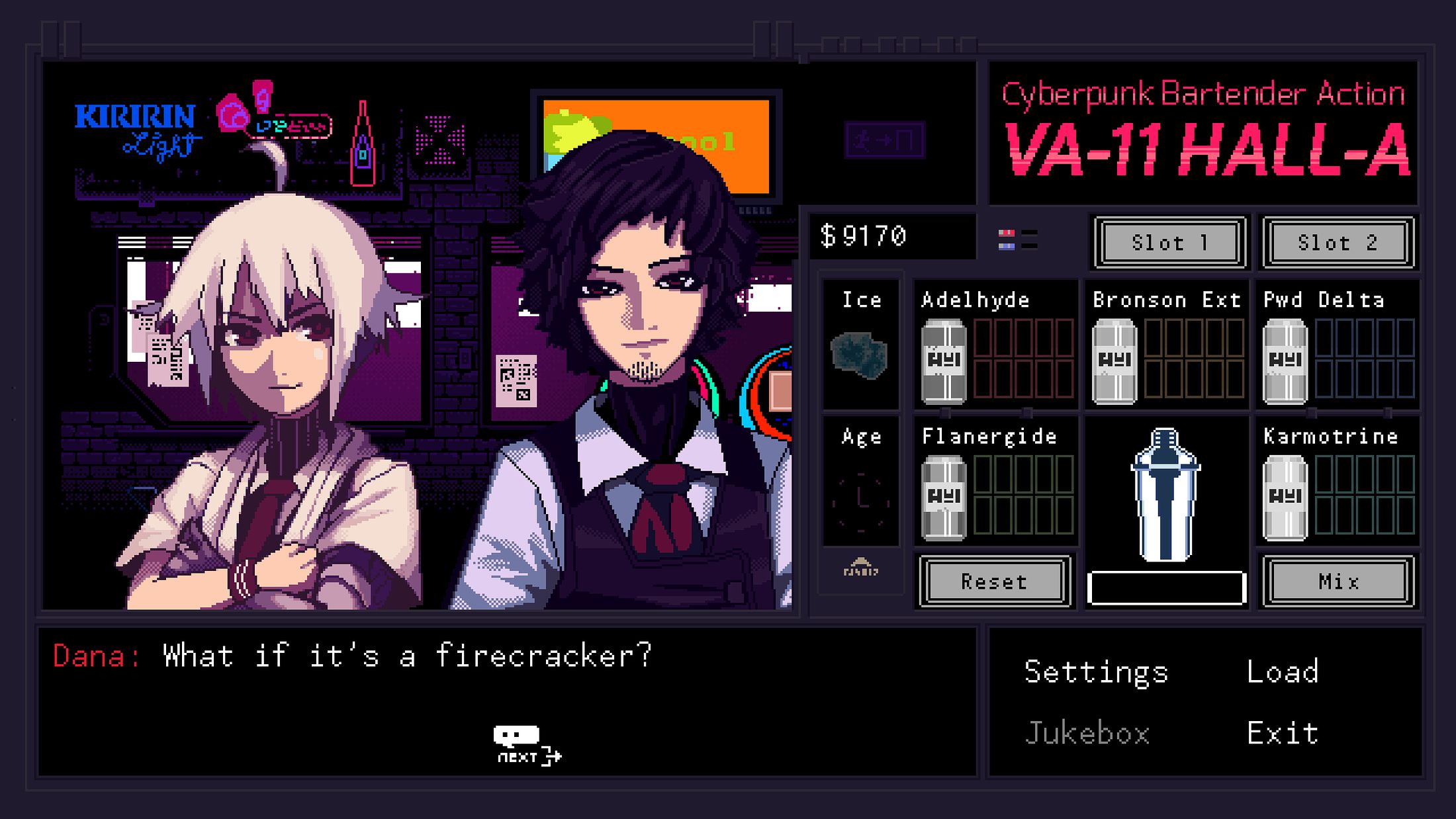Viewport: 1456px width, 819px height.
Task: Add Pwd Delta ingredient can
Action: [1285, 361]
